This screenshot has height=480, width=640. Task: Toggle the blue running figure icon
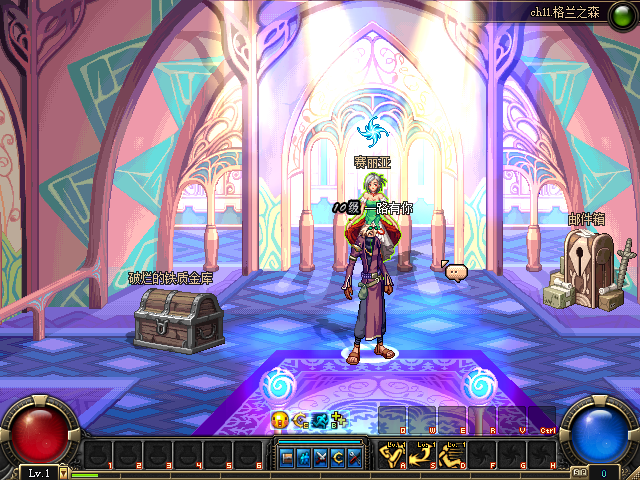320,420
